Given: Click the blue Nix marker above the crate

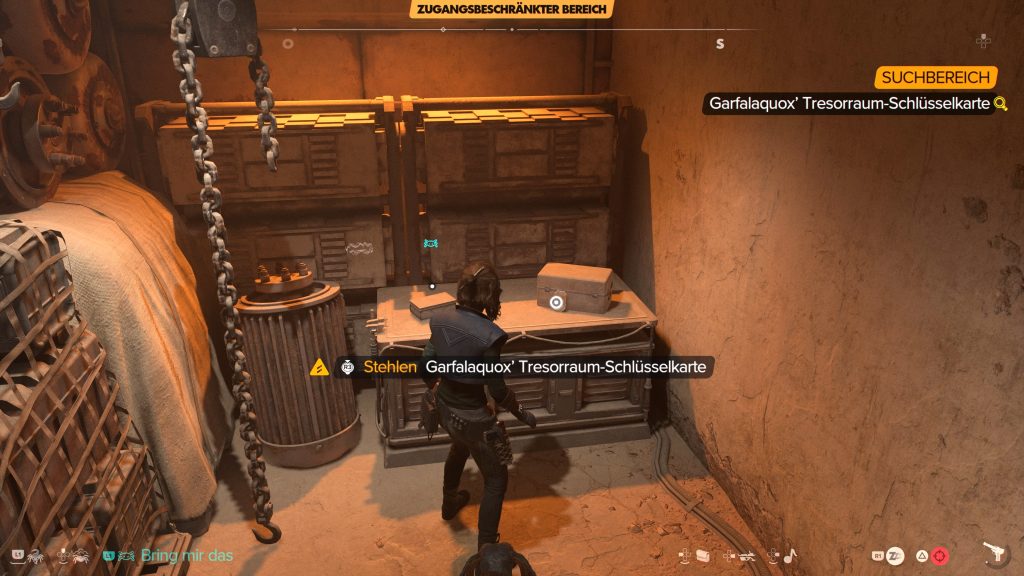Looking at the screenshot, I should pos(431,244).
